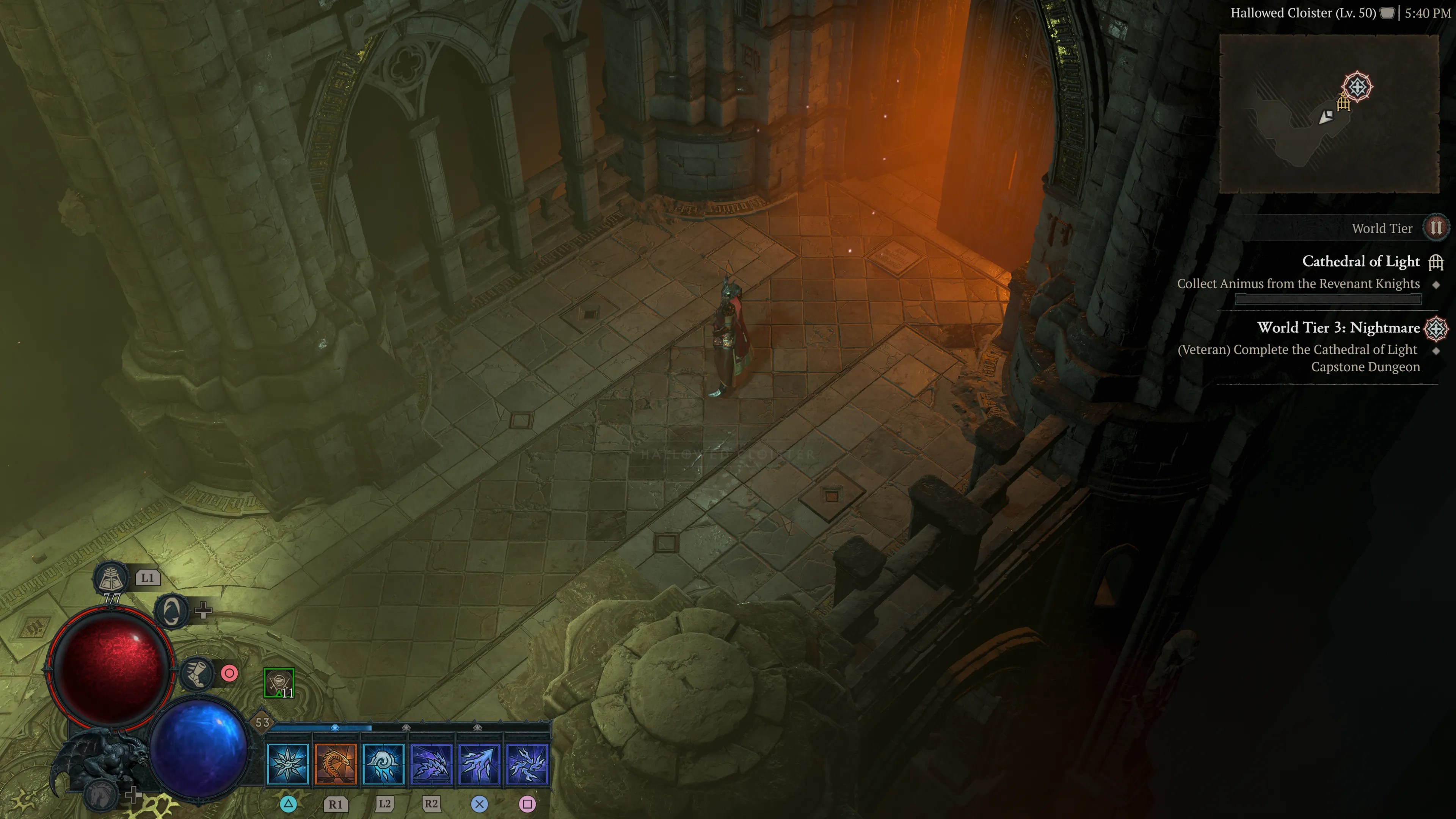Use the winged boot evade icon
This screenshot has height=819, width=1456.
pos(197,673)
